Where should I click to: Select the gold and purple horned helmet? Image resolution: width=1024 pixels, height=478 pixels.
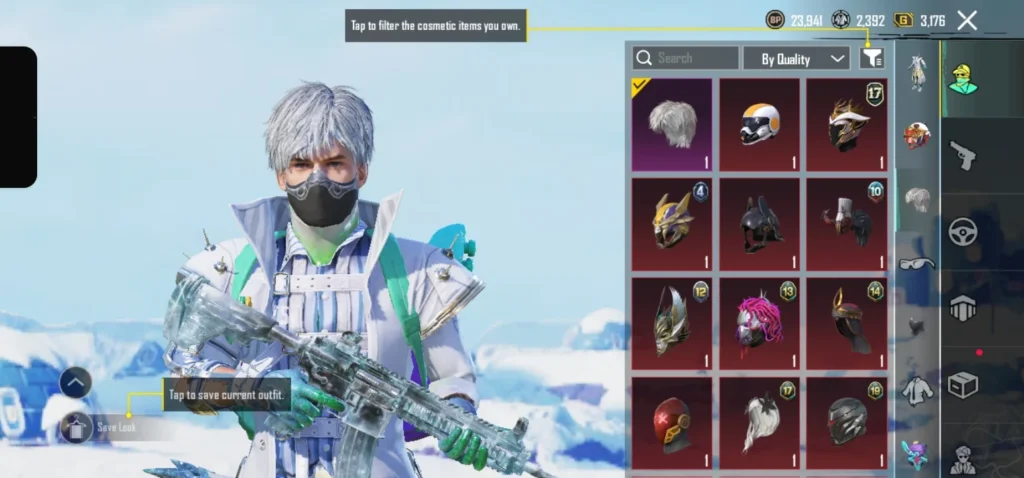672,224
